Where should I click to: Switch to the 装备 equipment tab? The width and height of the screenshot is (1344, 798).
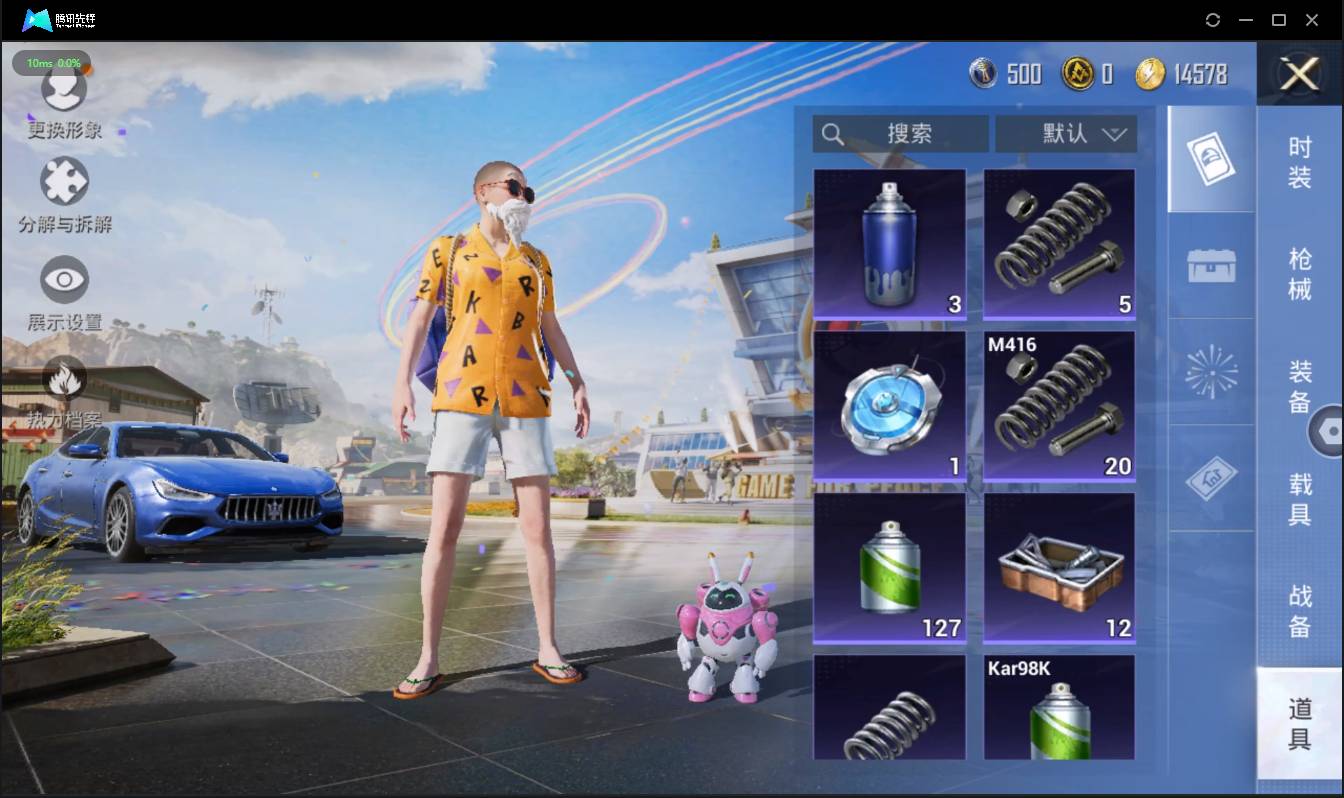tap(1299, 386)
